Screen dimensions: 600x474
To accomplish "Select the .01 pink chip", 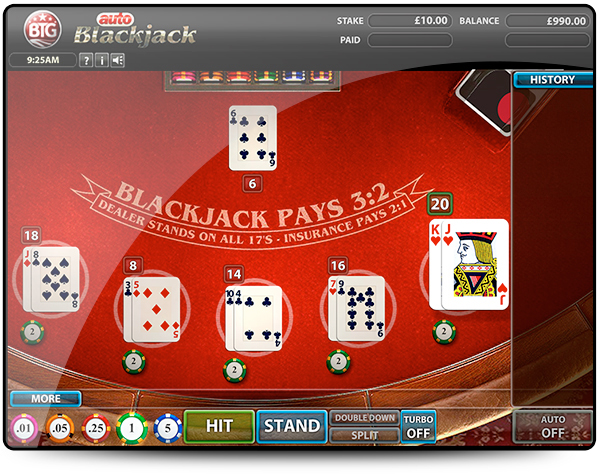I will 23,428.
